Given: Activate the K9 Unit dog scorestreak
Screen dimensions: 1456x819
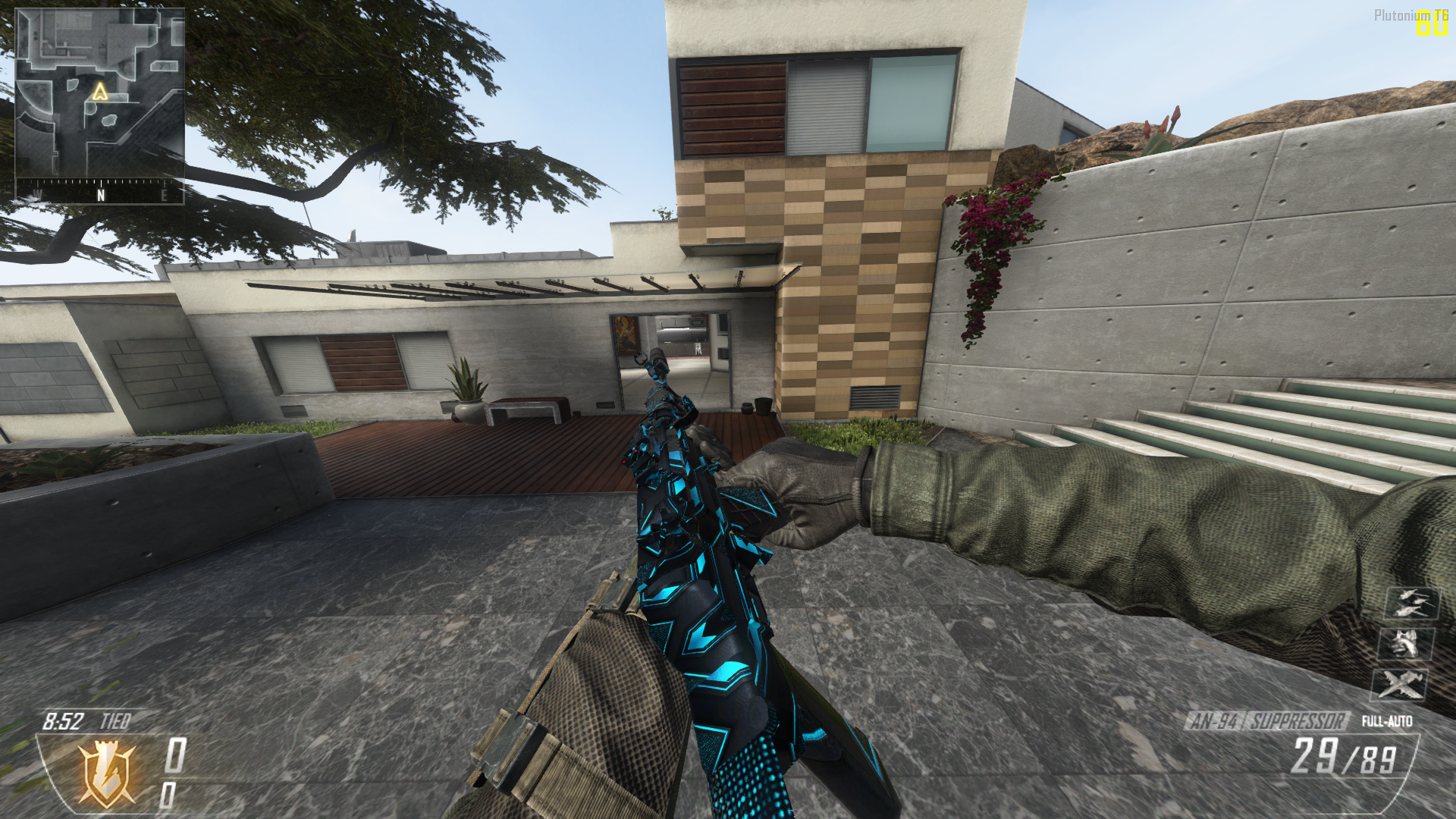Looking at the screenshot, I should click(1407, 645).
